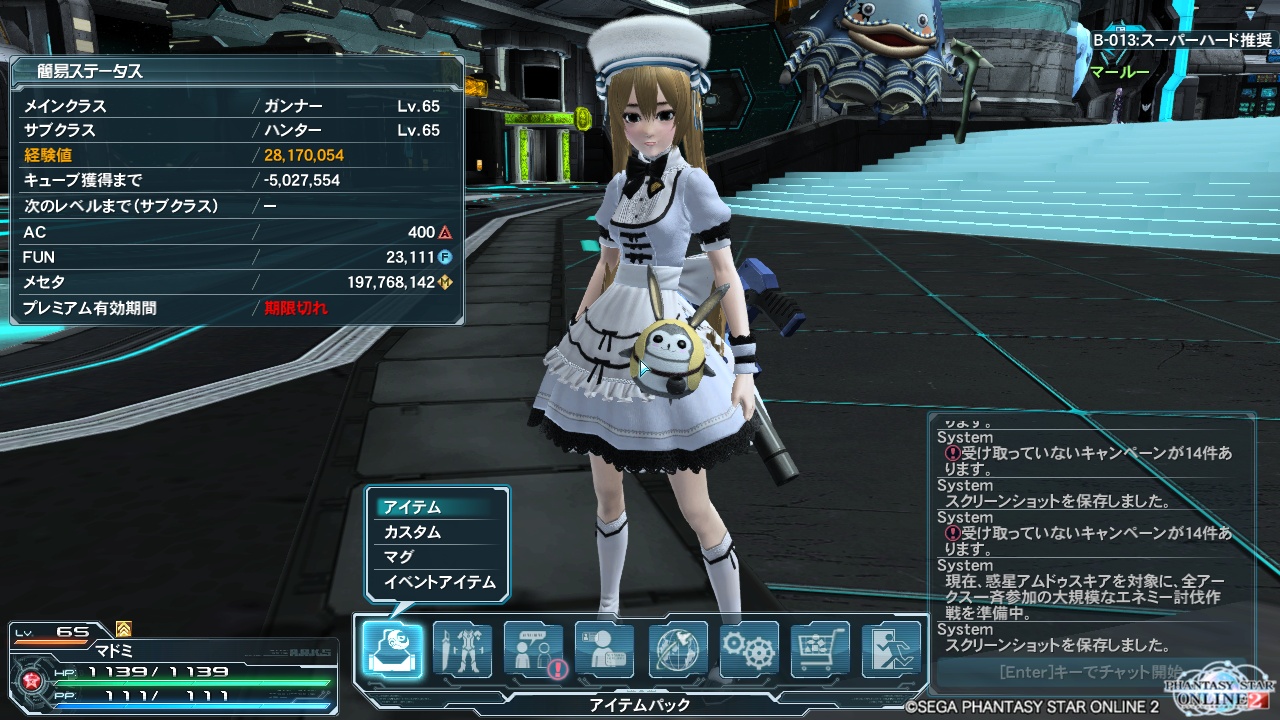
Task: Click the chat input bar to start chatting
Action: click(1080, 672)
